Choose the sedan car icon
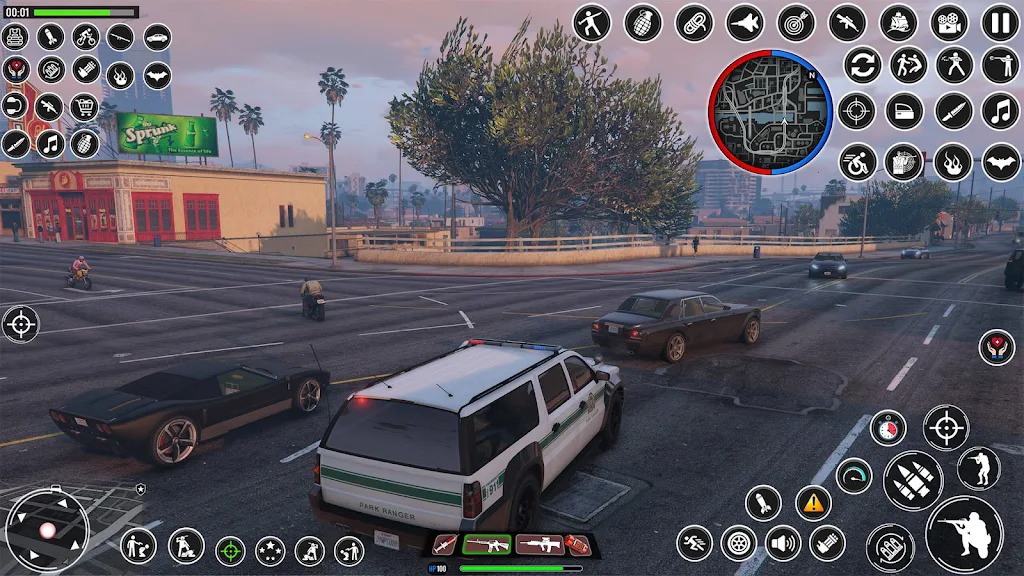The height and width of the screenshot is (576, 1024). tap(157, 37)
